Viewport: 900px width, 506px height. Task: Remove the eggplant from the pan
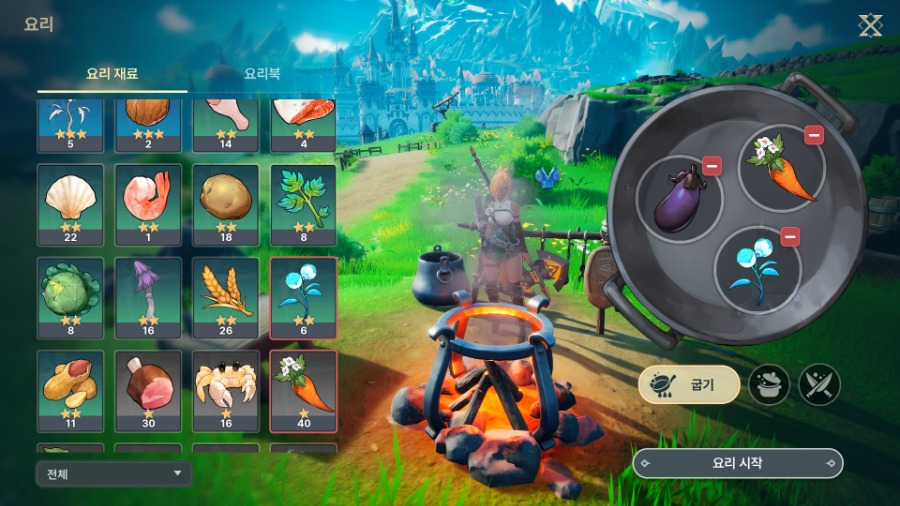(x=712, y=166)
